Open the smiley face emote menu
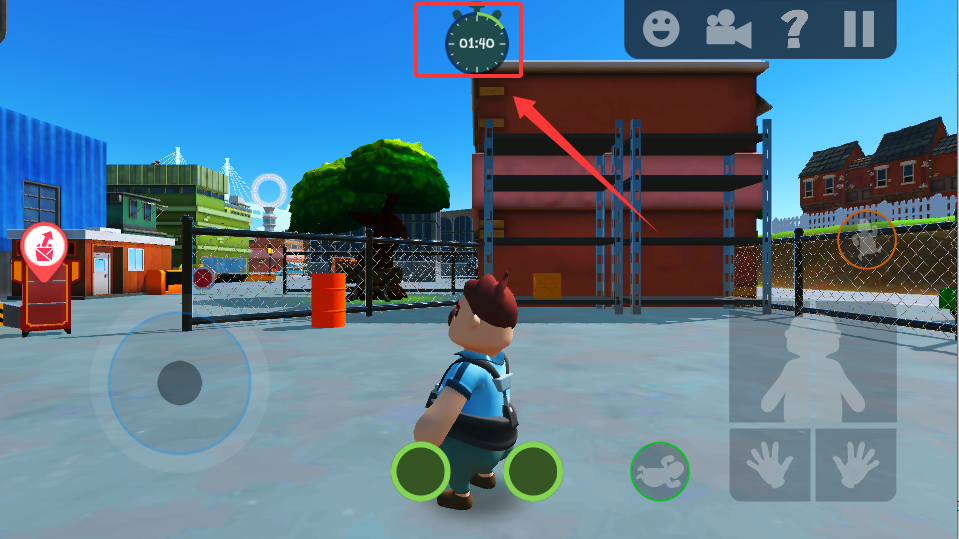 pos(659,29)
